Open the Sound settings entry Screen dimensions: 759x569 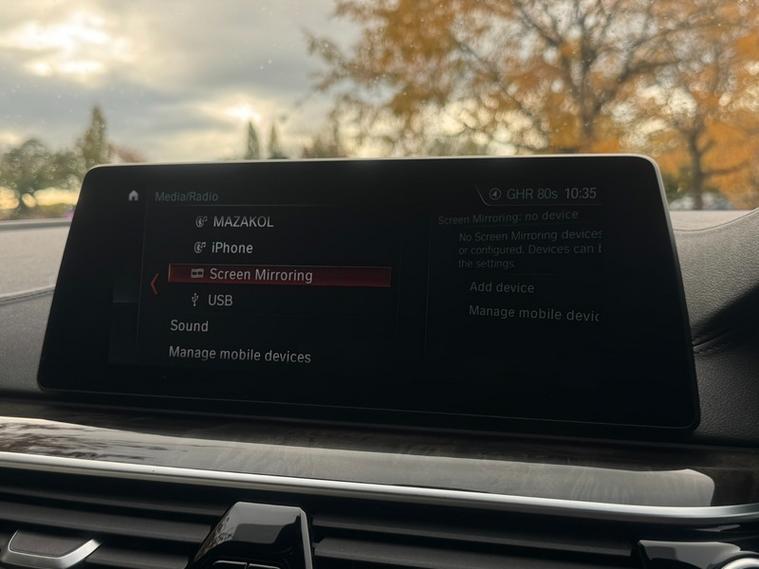click(x=189, y=326)
